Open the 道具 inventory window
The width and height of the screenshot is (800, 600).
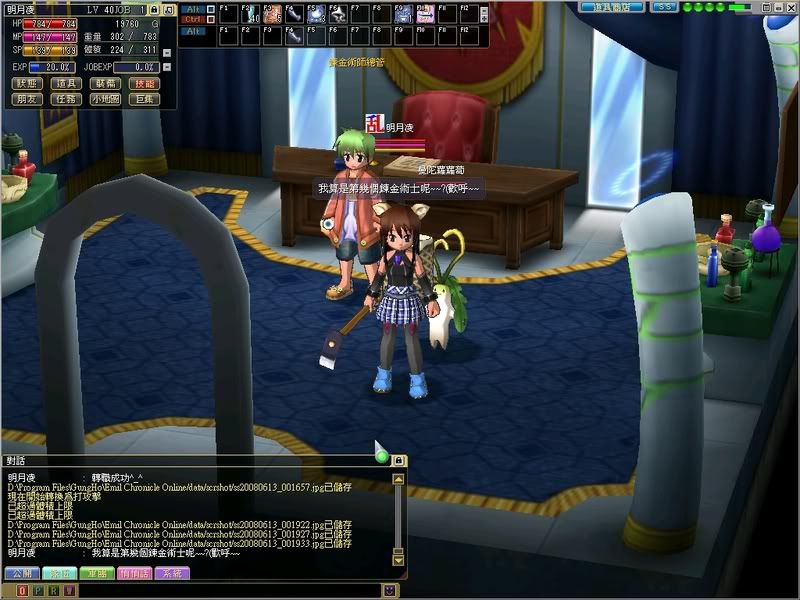66,84
